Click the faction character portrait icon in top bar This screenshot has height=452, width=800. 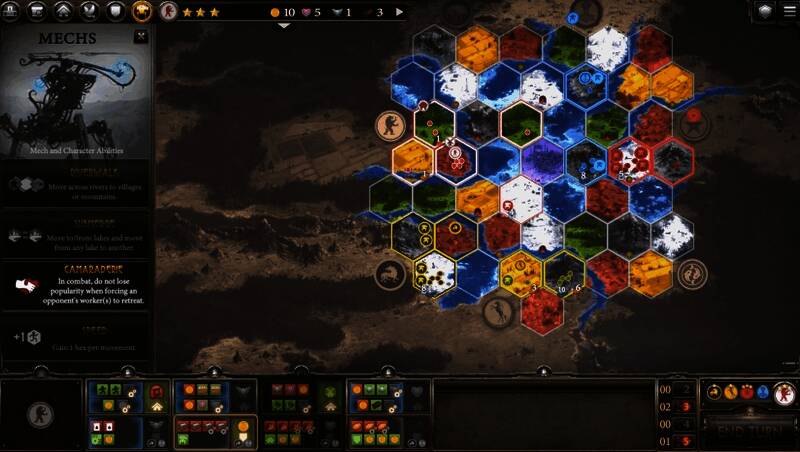pyautogui.click(x=168, y=12)
